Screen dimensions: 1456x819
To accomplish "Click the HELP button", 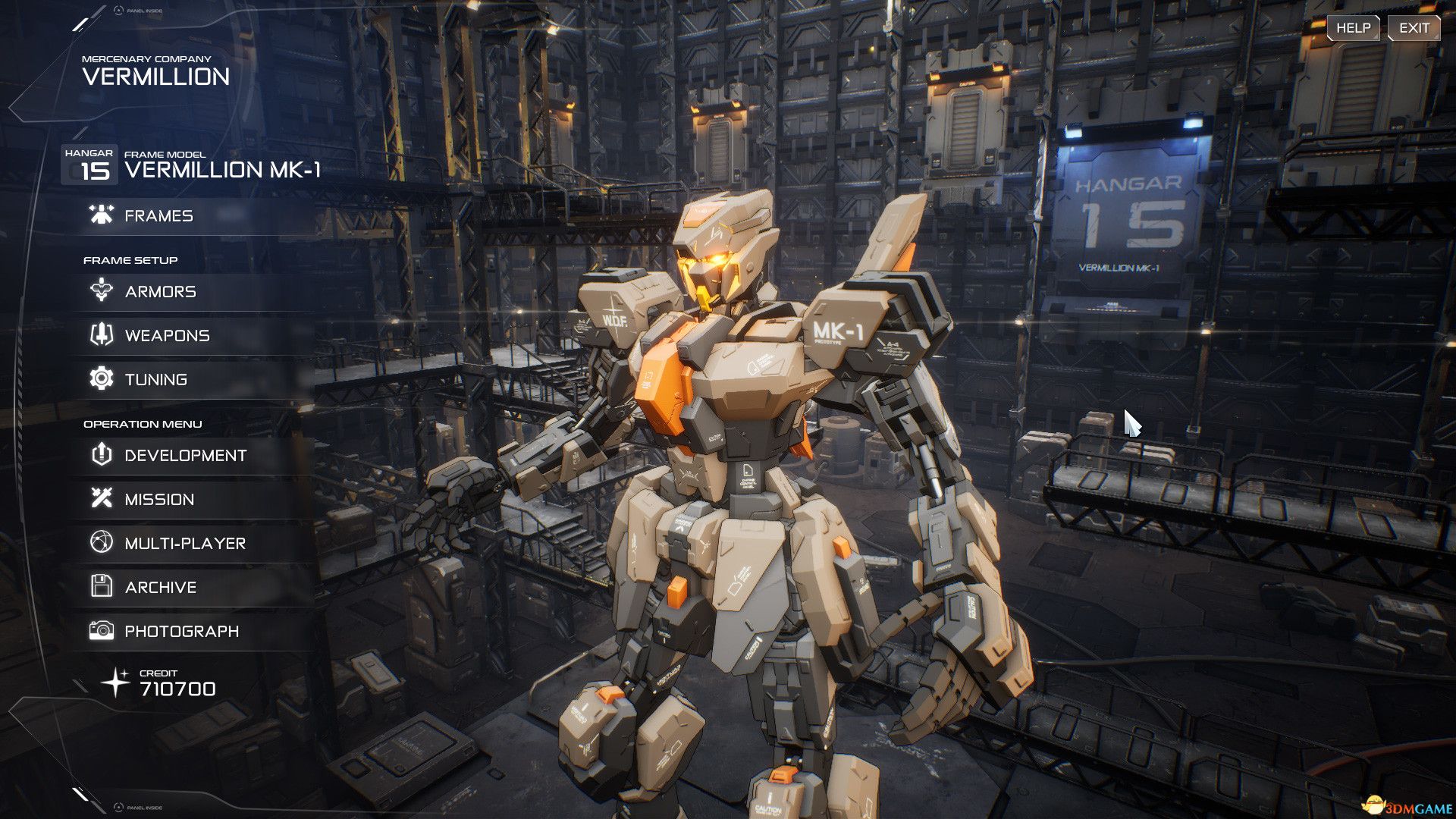I will click(1353, 27).
